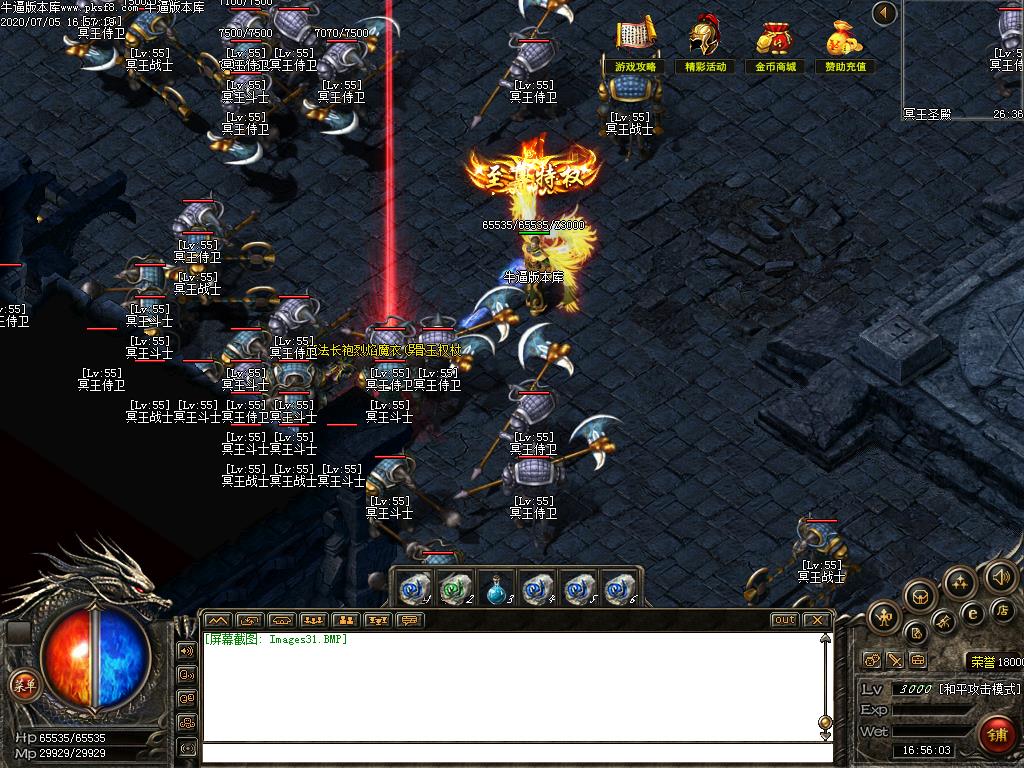Open the 菜单 menu button beside the dragon orb
Screen dimensions: 1024x768
23,685
